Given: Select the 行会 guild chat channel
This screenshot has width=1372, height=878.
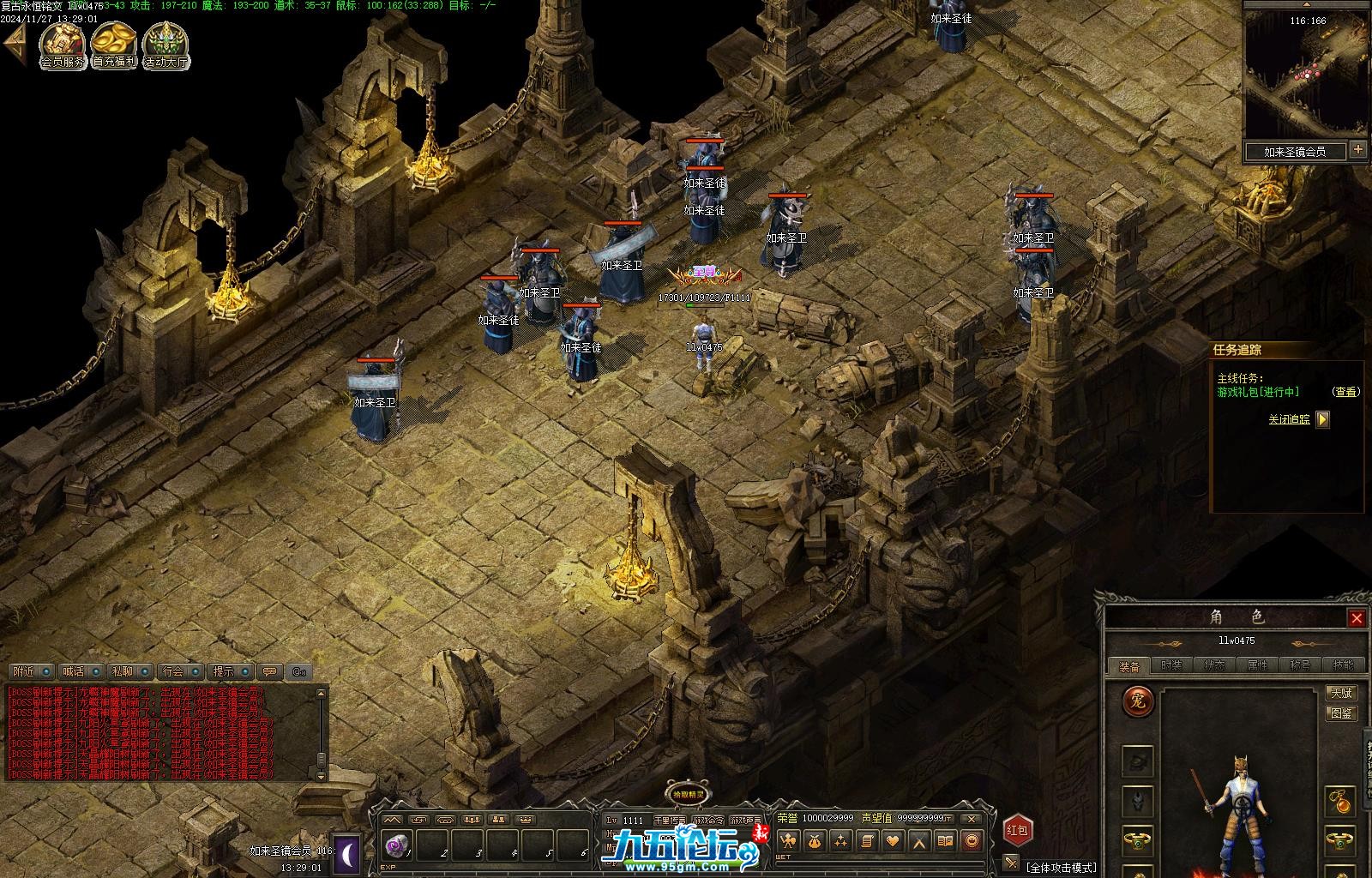Looking at the screenshot, I should pyautogui.click(x=174, y=671).
